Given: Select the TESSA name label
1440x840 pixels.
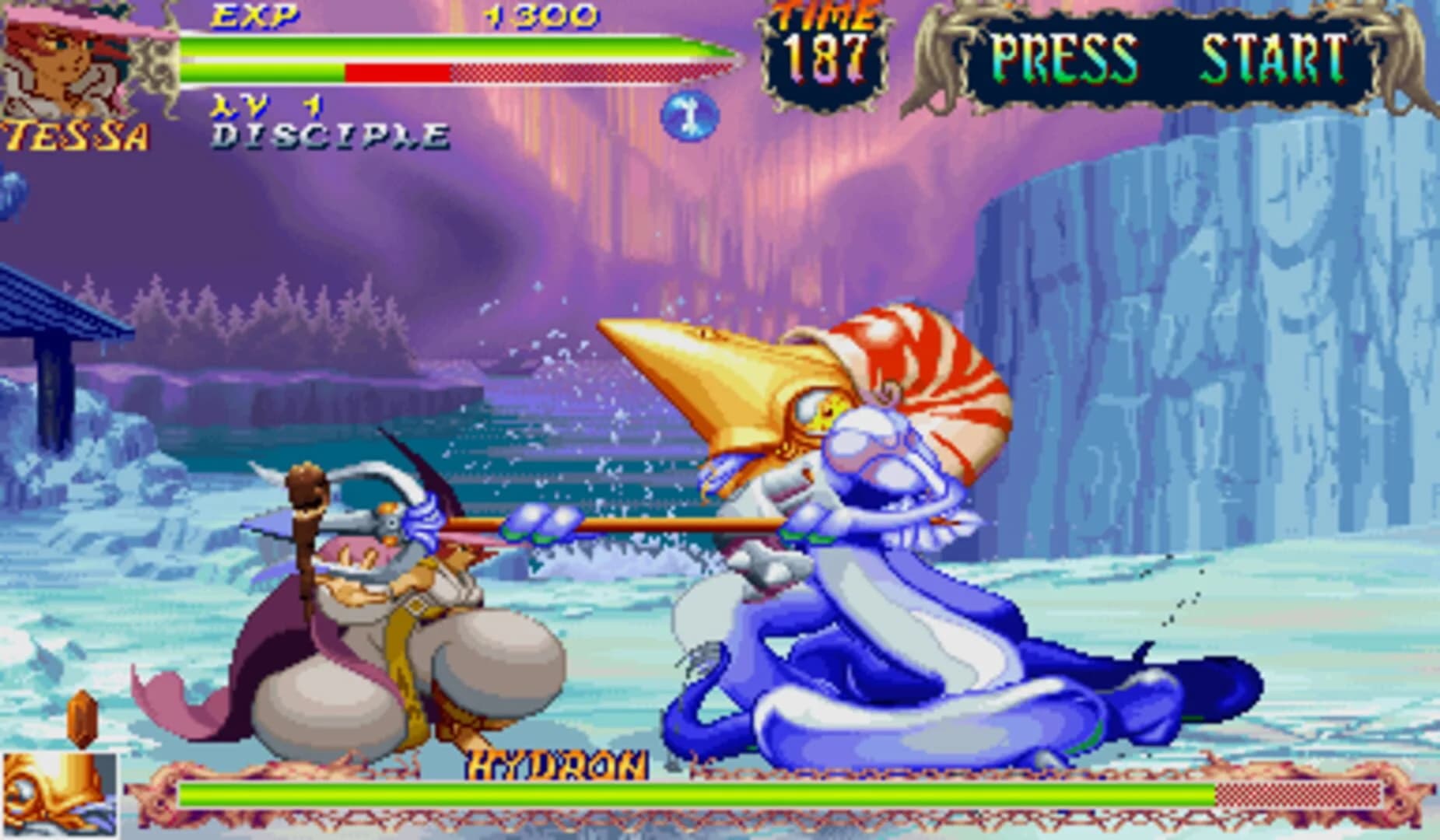Looking at the screenshot, I should [x=75, y=134].
